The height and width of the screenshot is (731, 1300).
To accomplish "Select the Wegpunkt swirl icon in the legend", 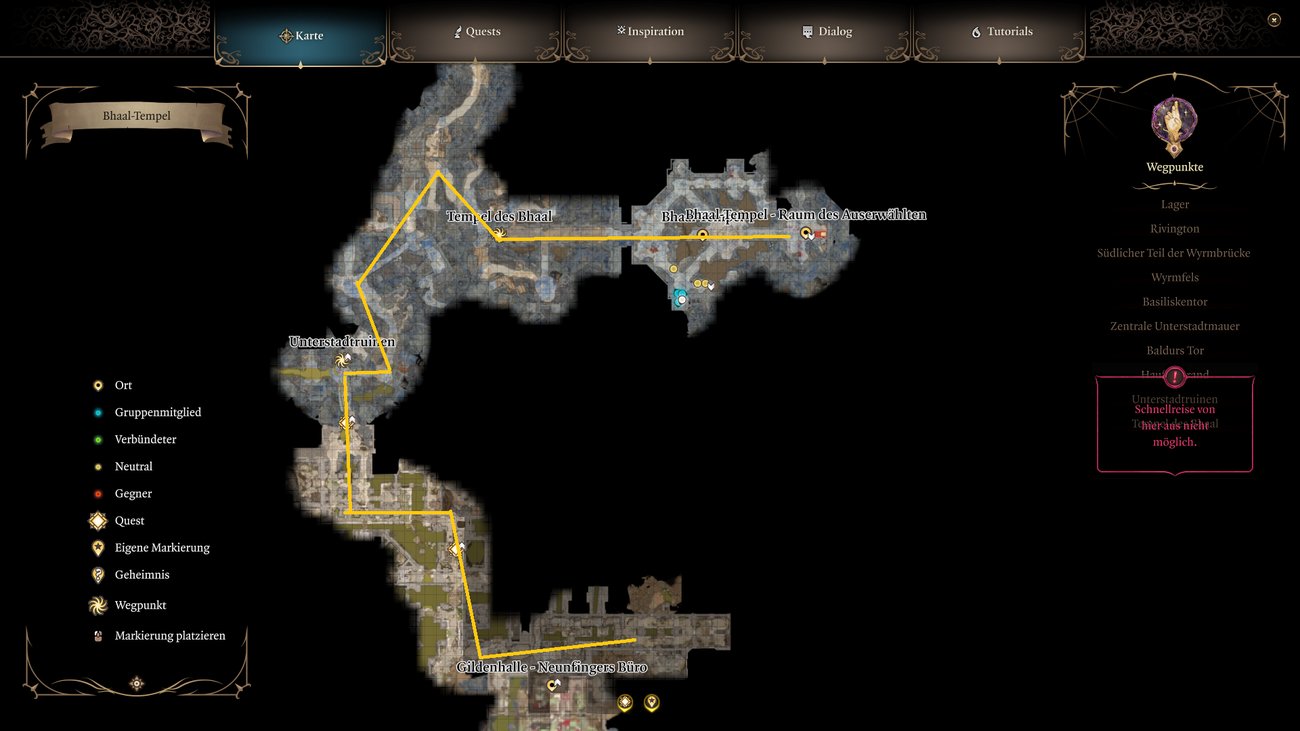I will pos(97,605).
